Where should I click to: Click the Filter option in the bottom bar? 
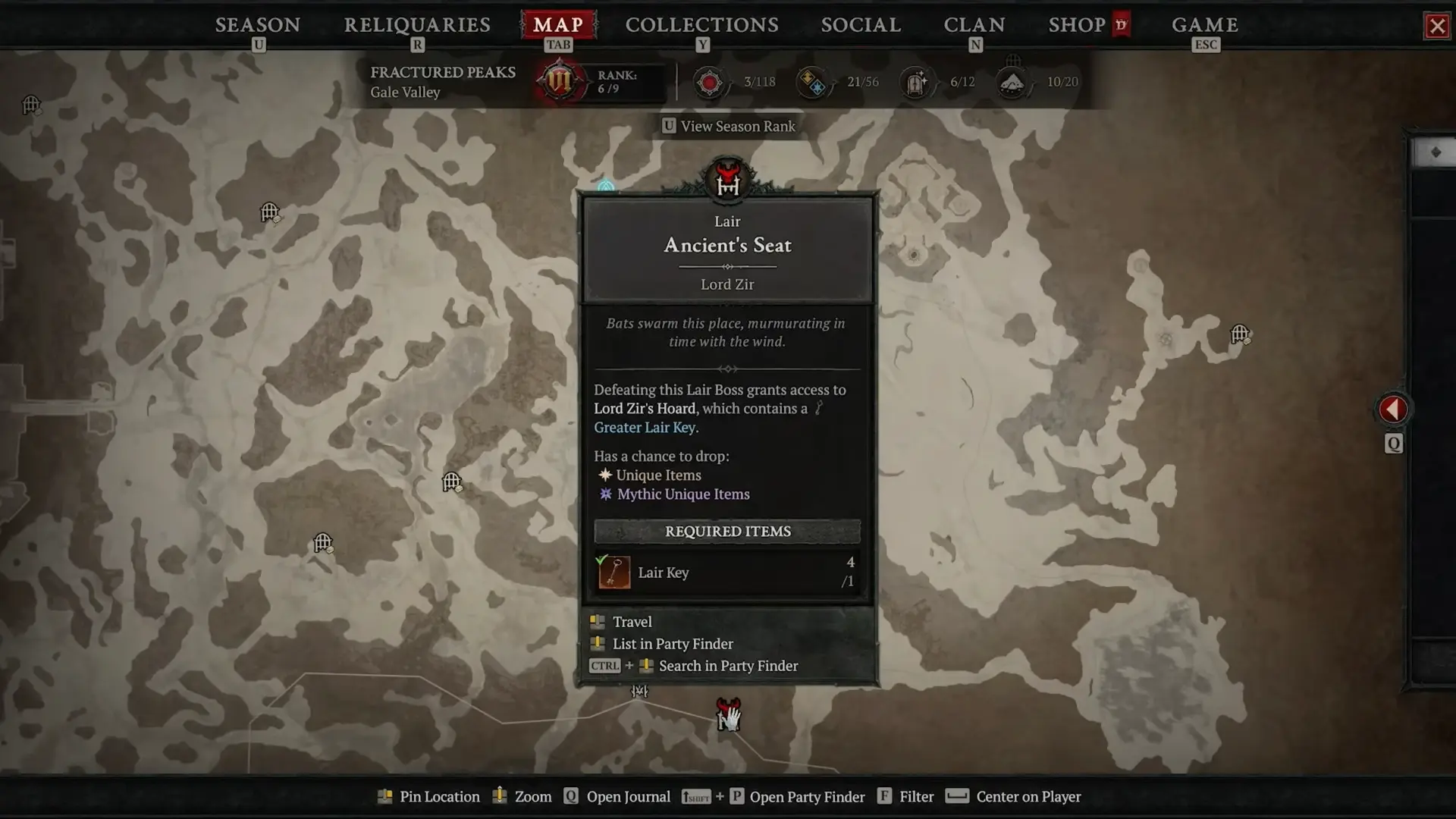click(x=916, y=797)
